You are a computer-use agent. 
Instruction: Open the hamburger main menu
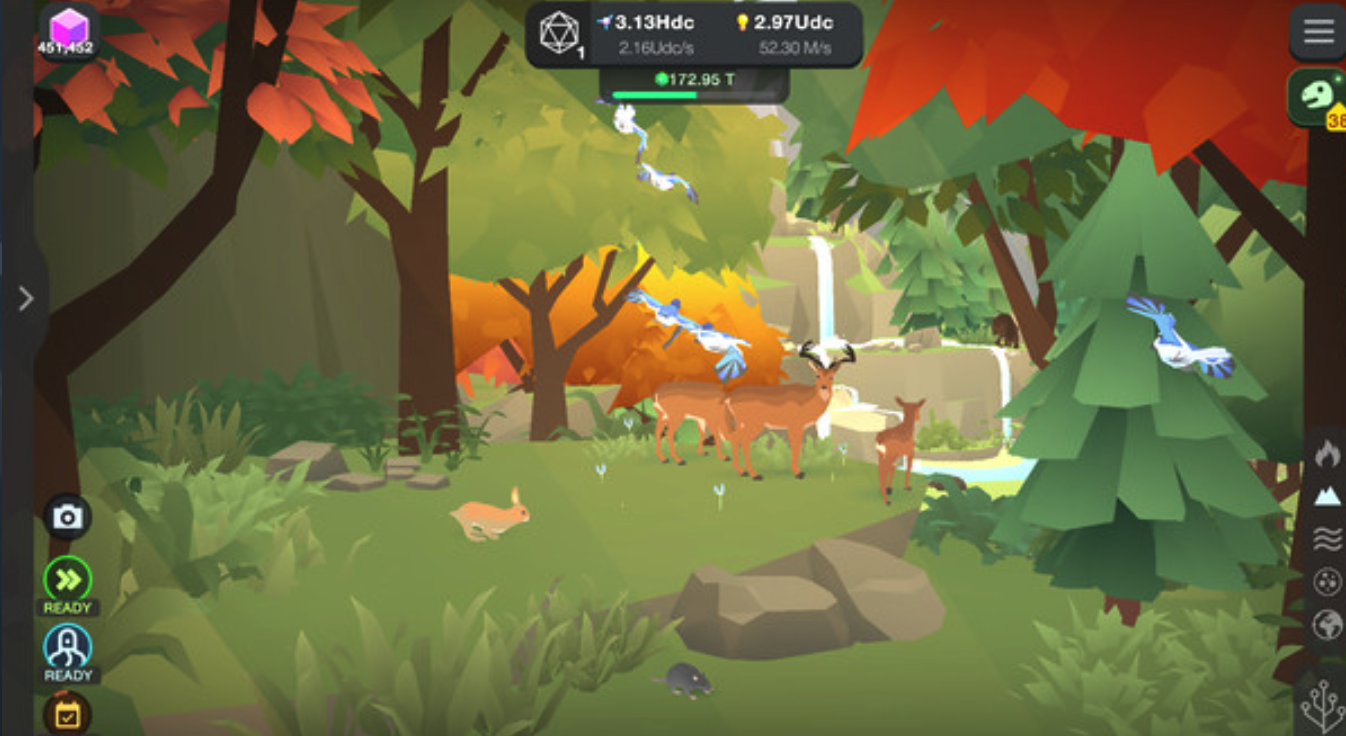(1318, 32)
